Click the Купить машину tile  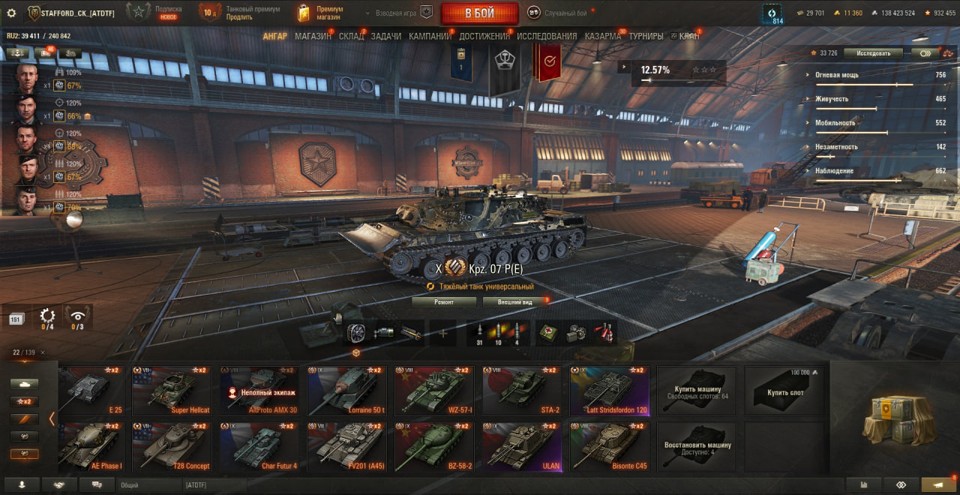tap(696, 391)
